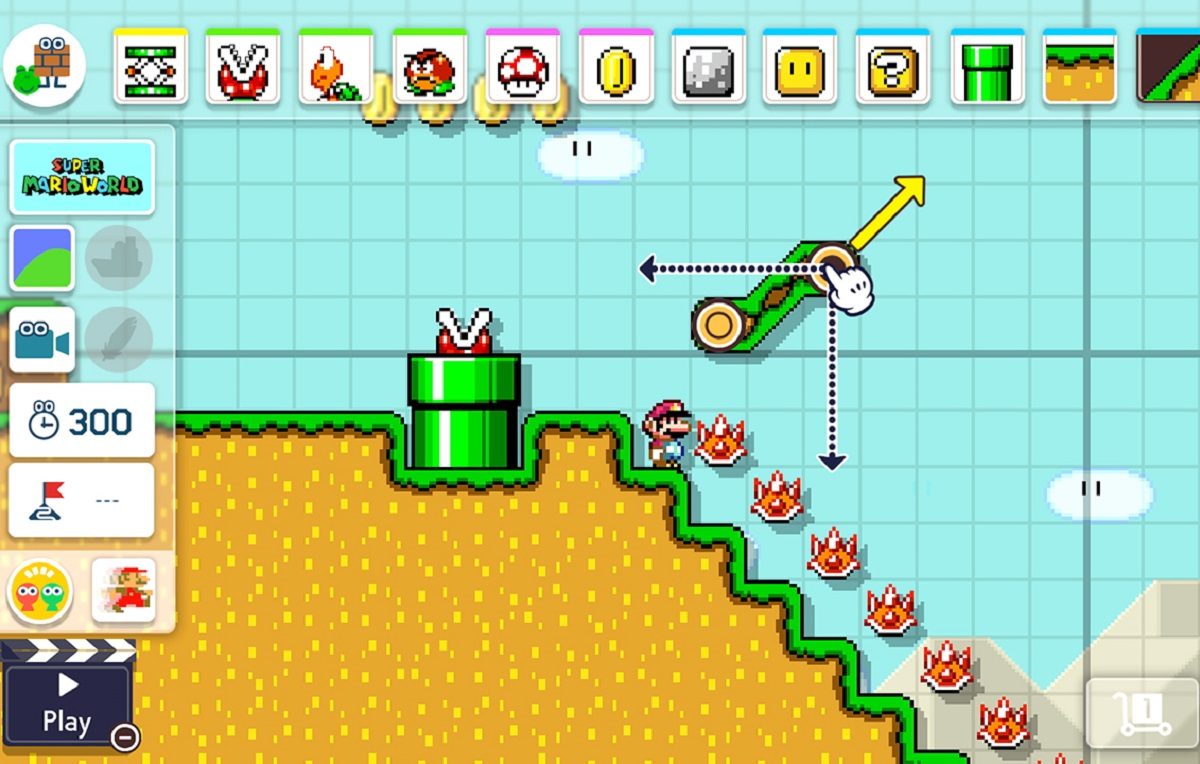Open the multiplayer co-op making button
The image size is (1200, 764).
pyautogui.click(x=40, y=592)
